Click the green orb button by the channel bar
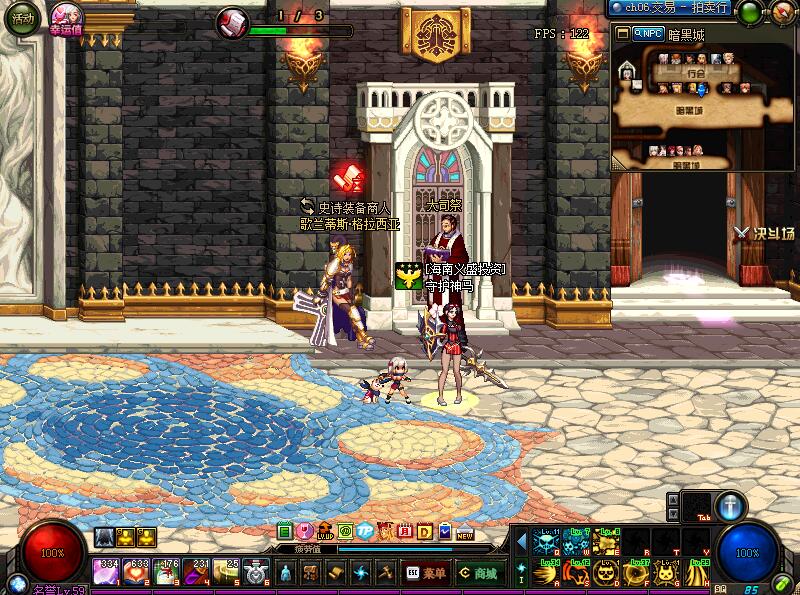Viewport: 800px width, 595px height. [748, 13]
